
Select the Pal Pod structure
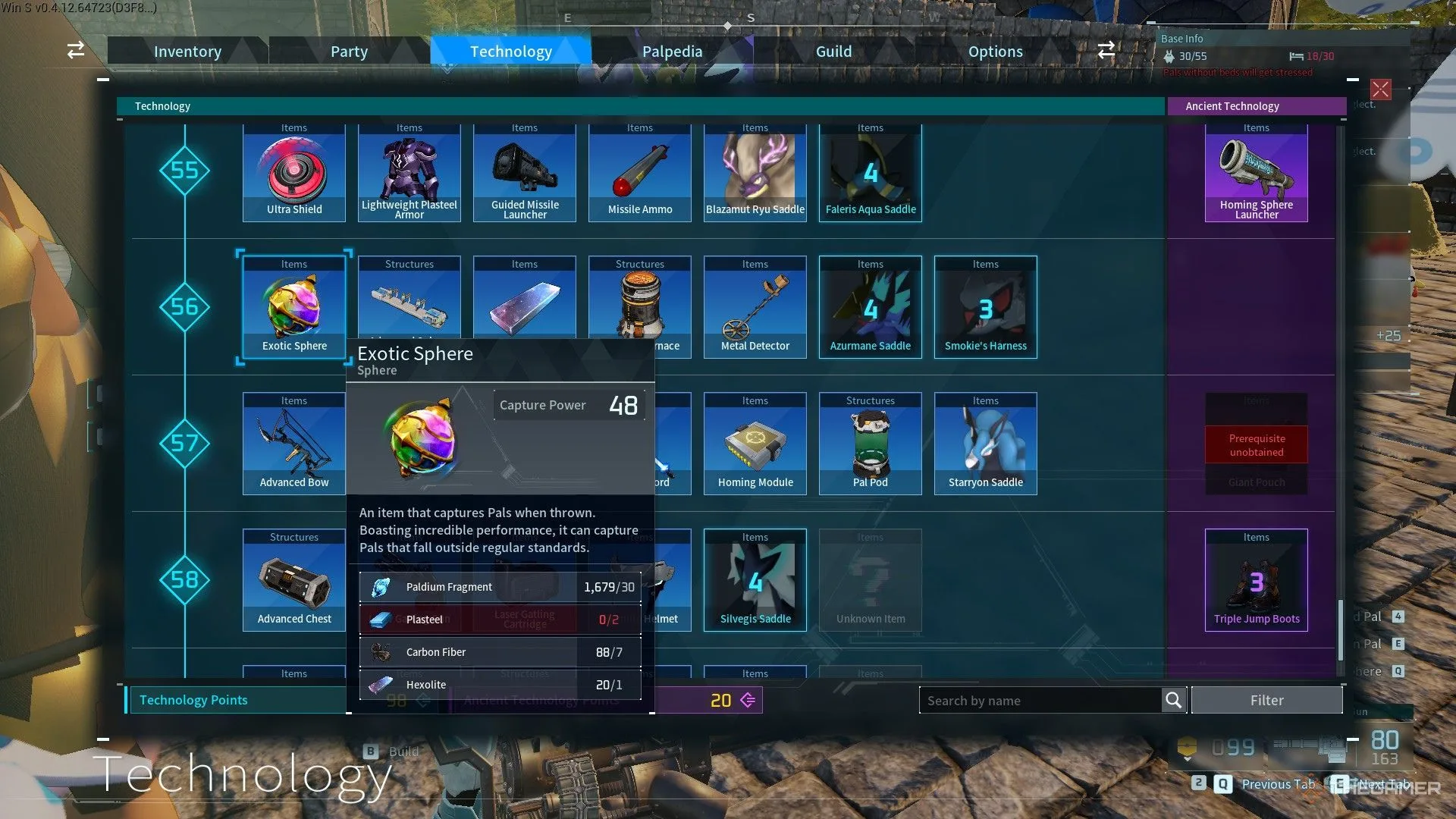click(871, 444)
